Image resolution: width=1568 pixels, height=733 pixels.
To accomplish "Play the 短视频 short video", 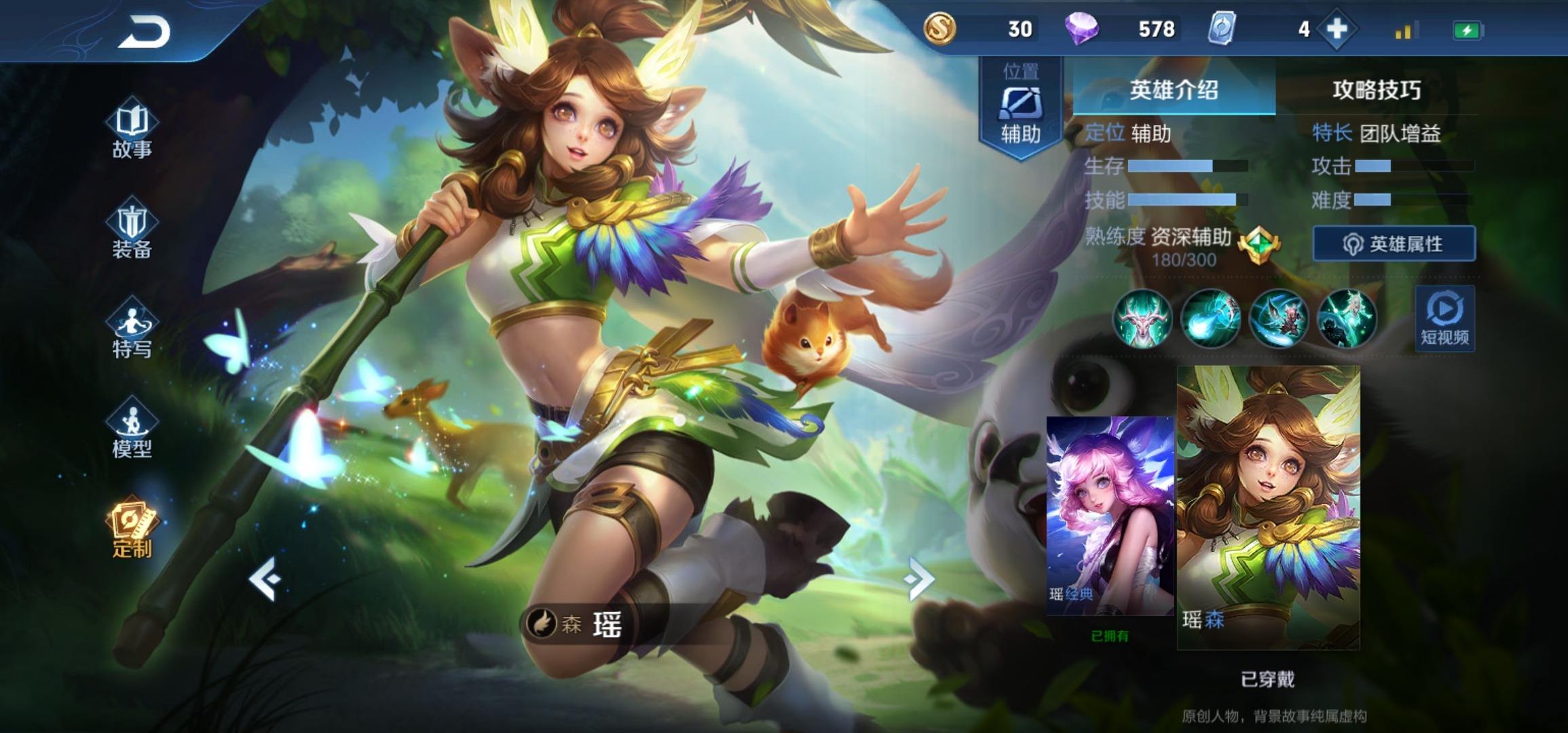I will coord(1444,318).
